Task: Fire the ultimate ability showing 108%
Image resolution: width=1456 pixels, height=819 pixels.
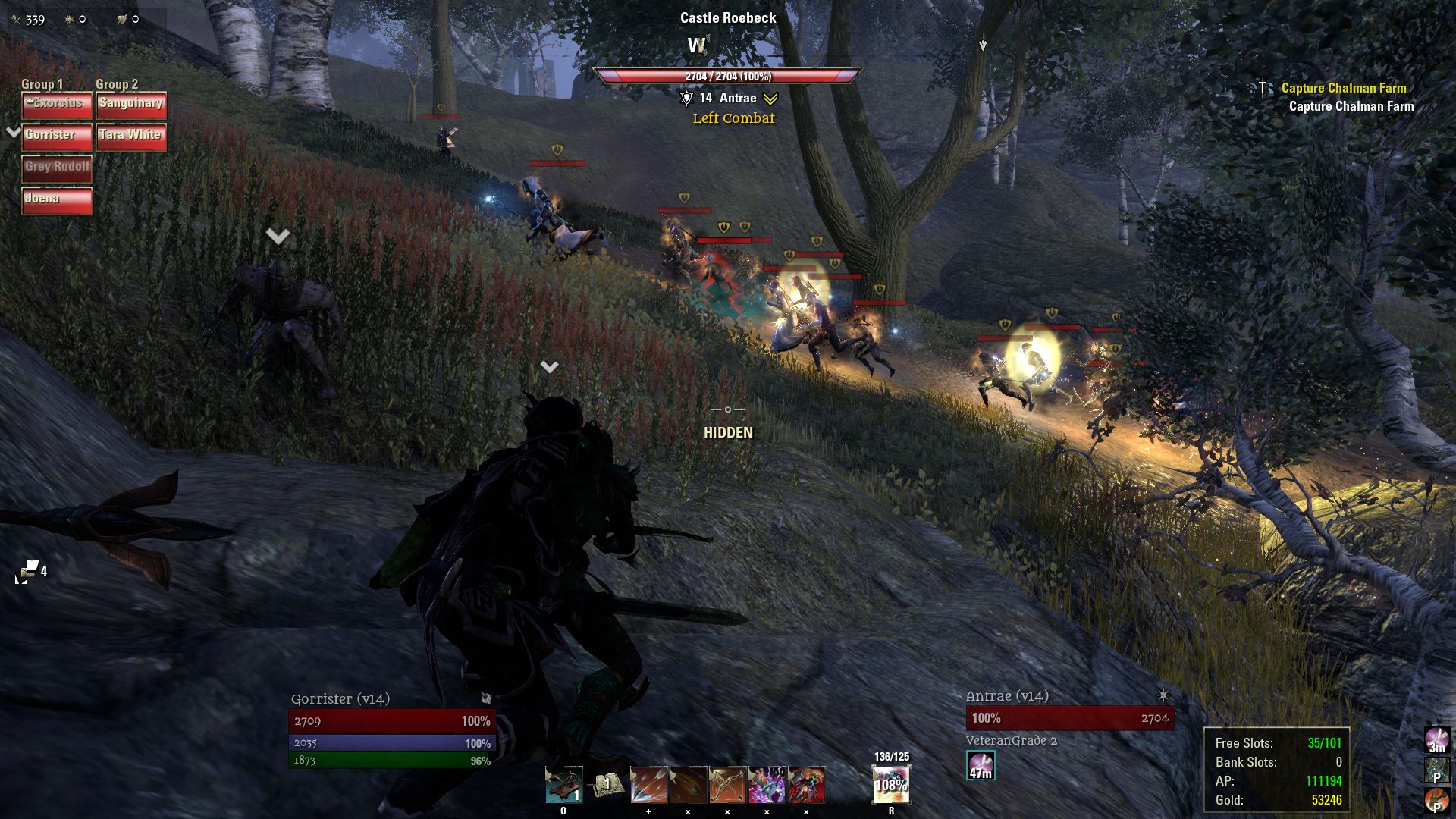Action: [x=891, y=785]
